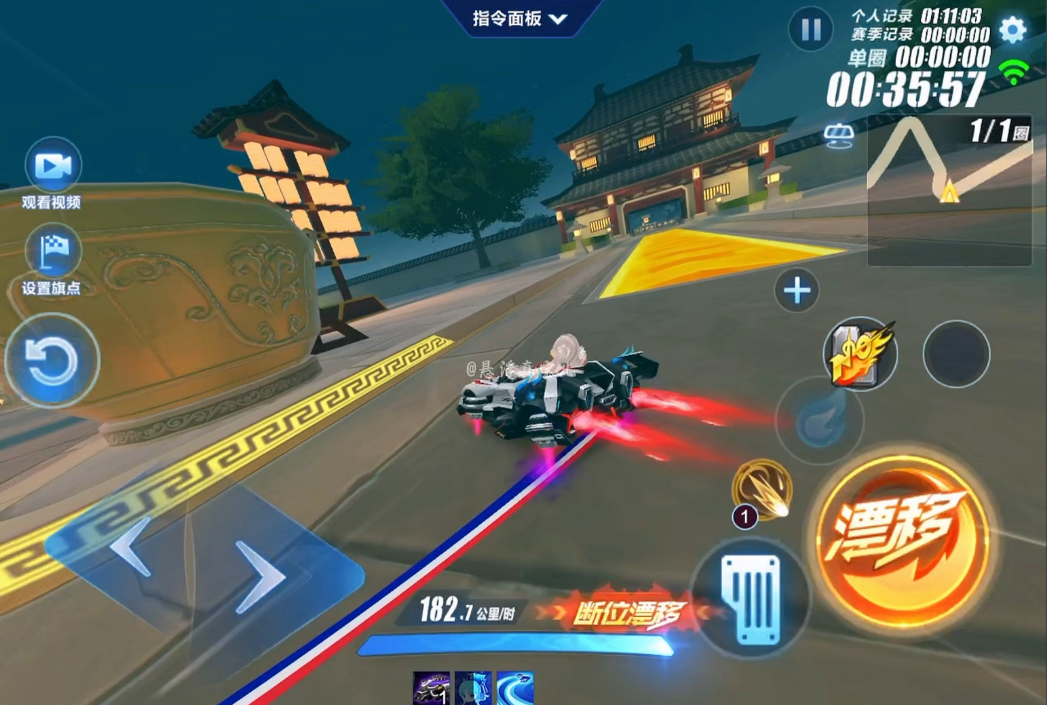Open the gear settings menu
Screen dimensions: 1047x705
coord(1012,29)
